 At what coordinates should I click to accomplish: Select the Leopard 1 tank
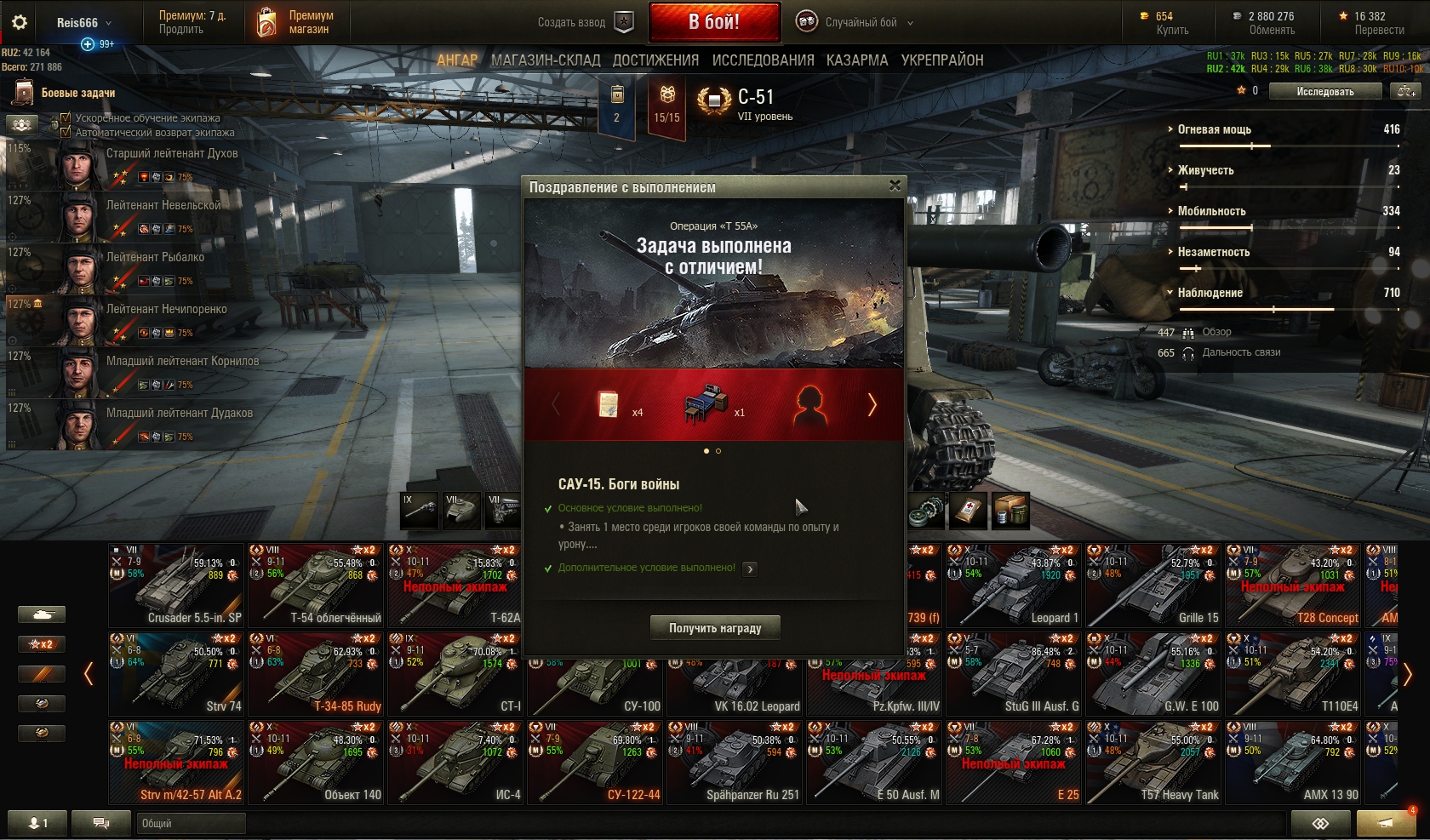(x=1014, y=586)
